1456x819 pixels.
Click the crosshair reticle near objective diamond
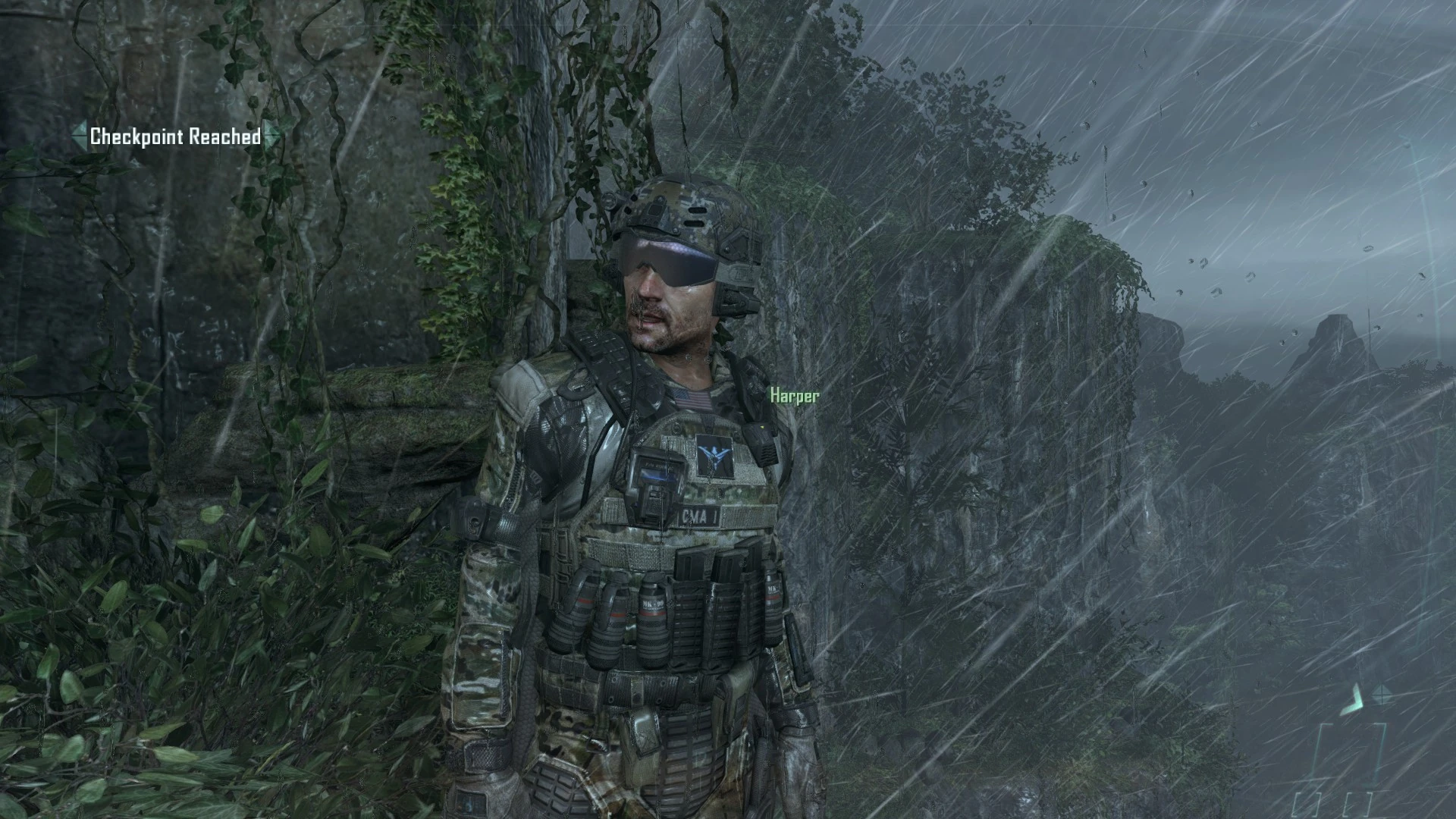[x=1381, y=694]
